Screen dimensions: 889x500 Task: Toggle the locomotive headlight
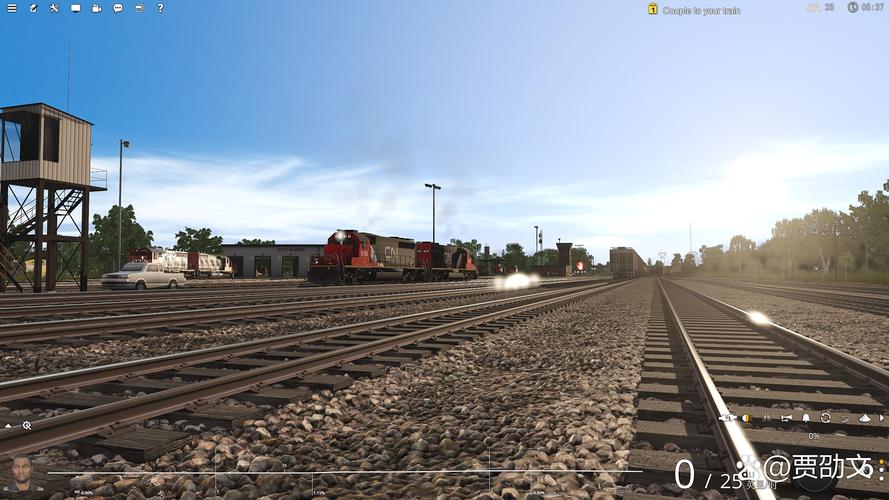(x=745, y=418)
